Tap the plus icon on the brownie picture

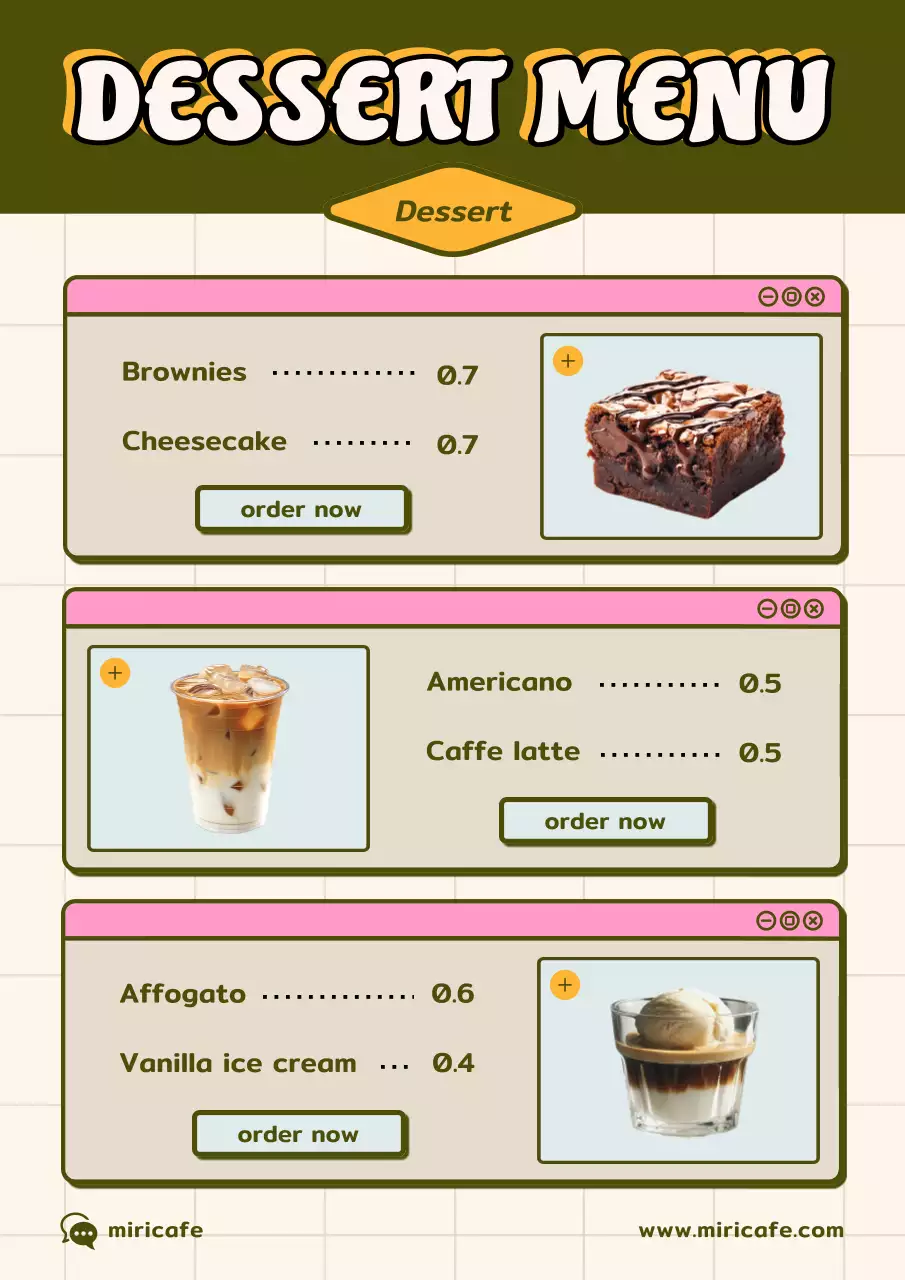coord(568,361)
